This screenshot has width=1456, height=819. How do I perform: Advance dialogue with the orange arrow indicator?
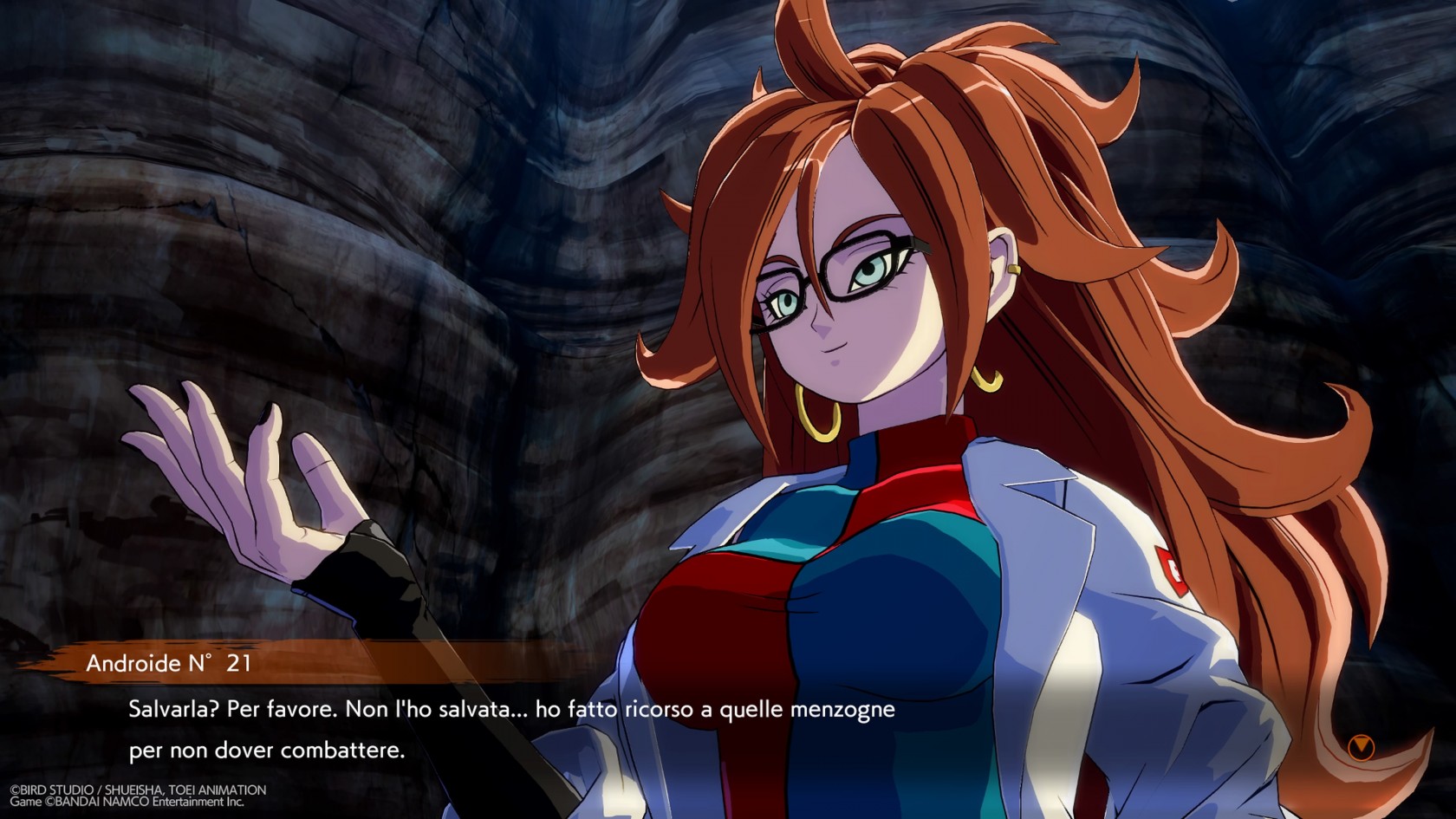pos(1361,746)
